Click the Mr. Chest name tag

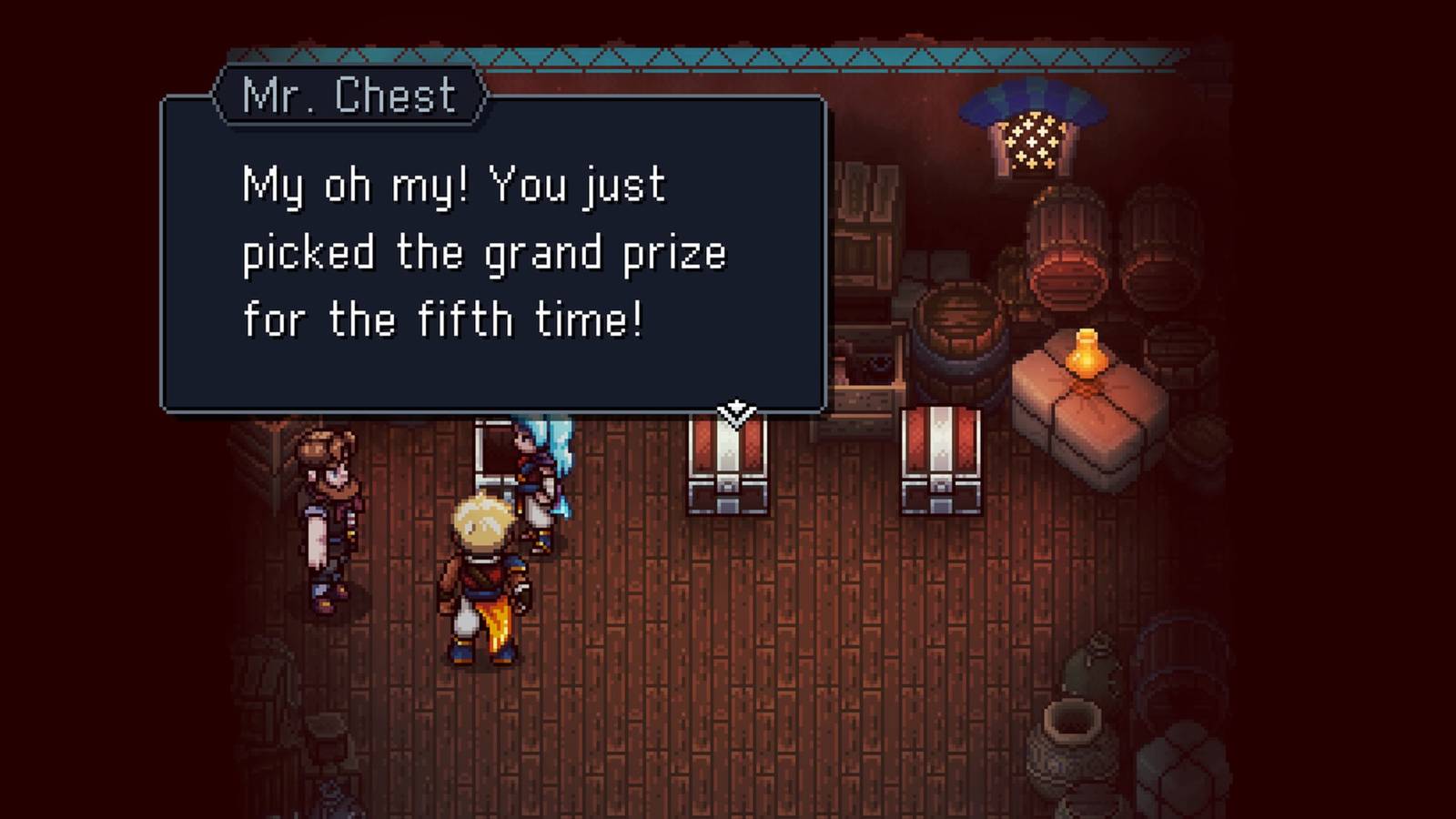click(x=350, y=96)
